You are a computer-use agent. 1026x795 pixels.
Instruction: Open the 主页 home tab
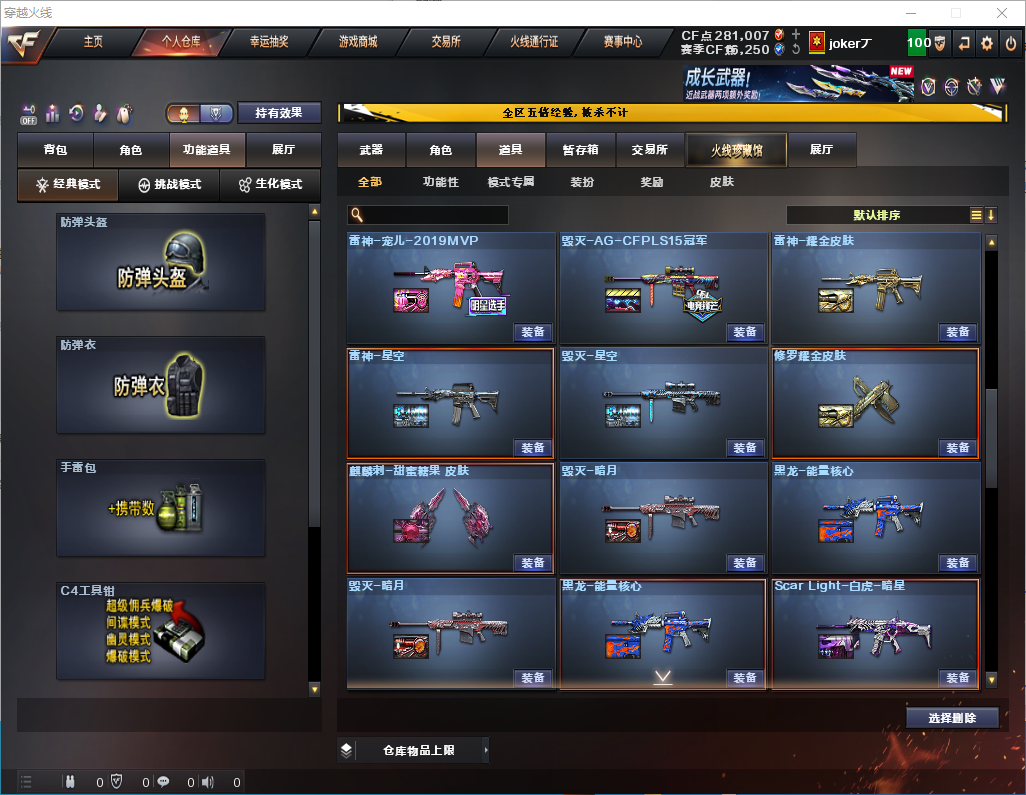click(x=93, y=43)
